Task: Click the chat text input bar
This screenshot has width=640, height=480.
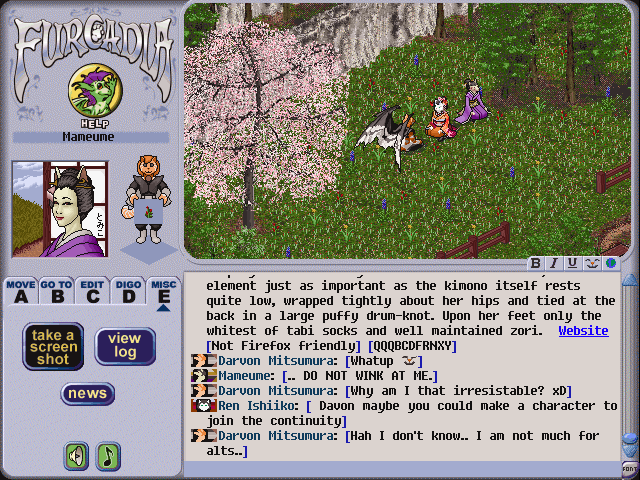Action: click(x=400, y=468)
